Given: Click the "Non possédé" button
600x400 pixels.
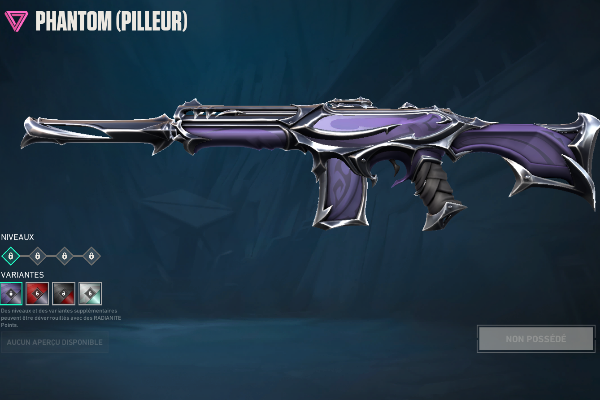Looking at the screenshot, I should tap(536, 339).
